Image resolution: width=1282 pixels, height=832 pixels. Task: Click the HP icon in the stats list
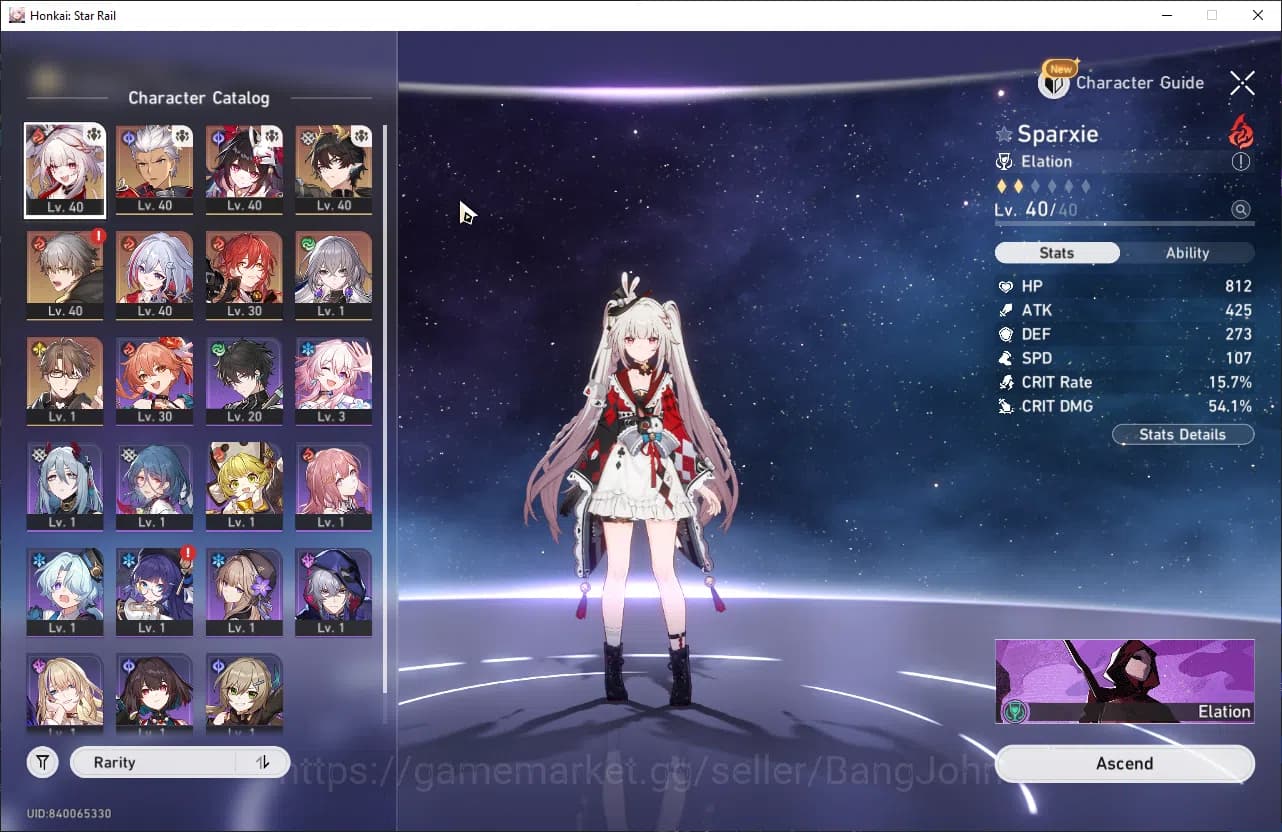tap(1007, 286)
